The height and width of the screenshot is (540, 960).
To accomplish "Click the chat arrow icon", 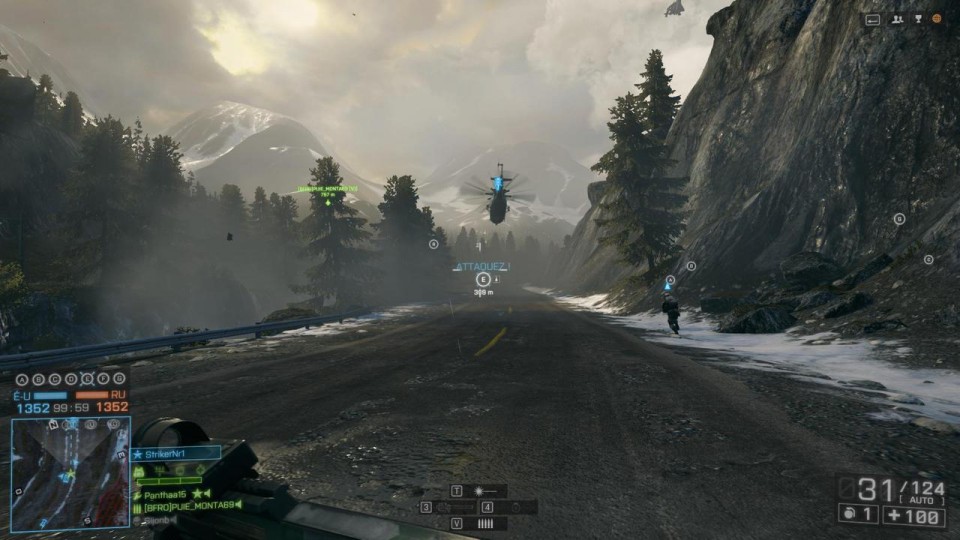I will click(873, 19).
